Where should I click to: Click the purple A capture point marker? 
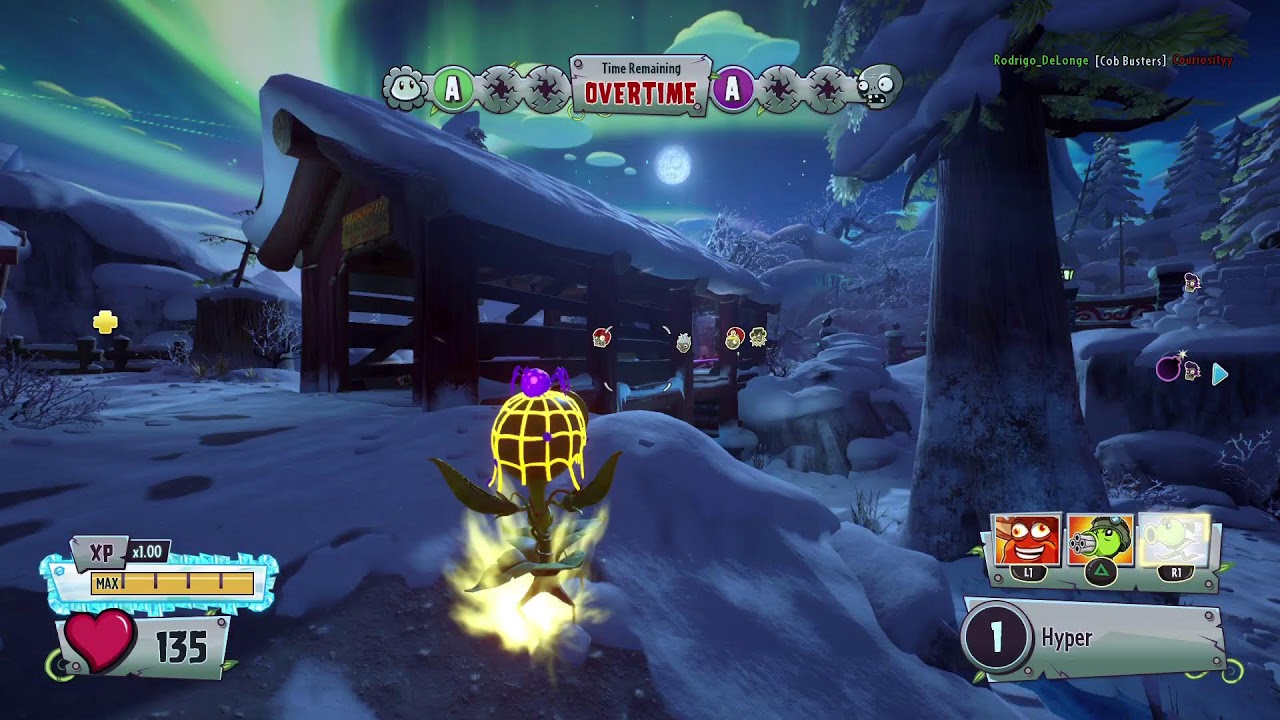point(733,89)
